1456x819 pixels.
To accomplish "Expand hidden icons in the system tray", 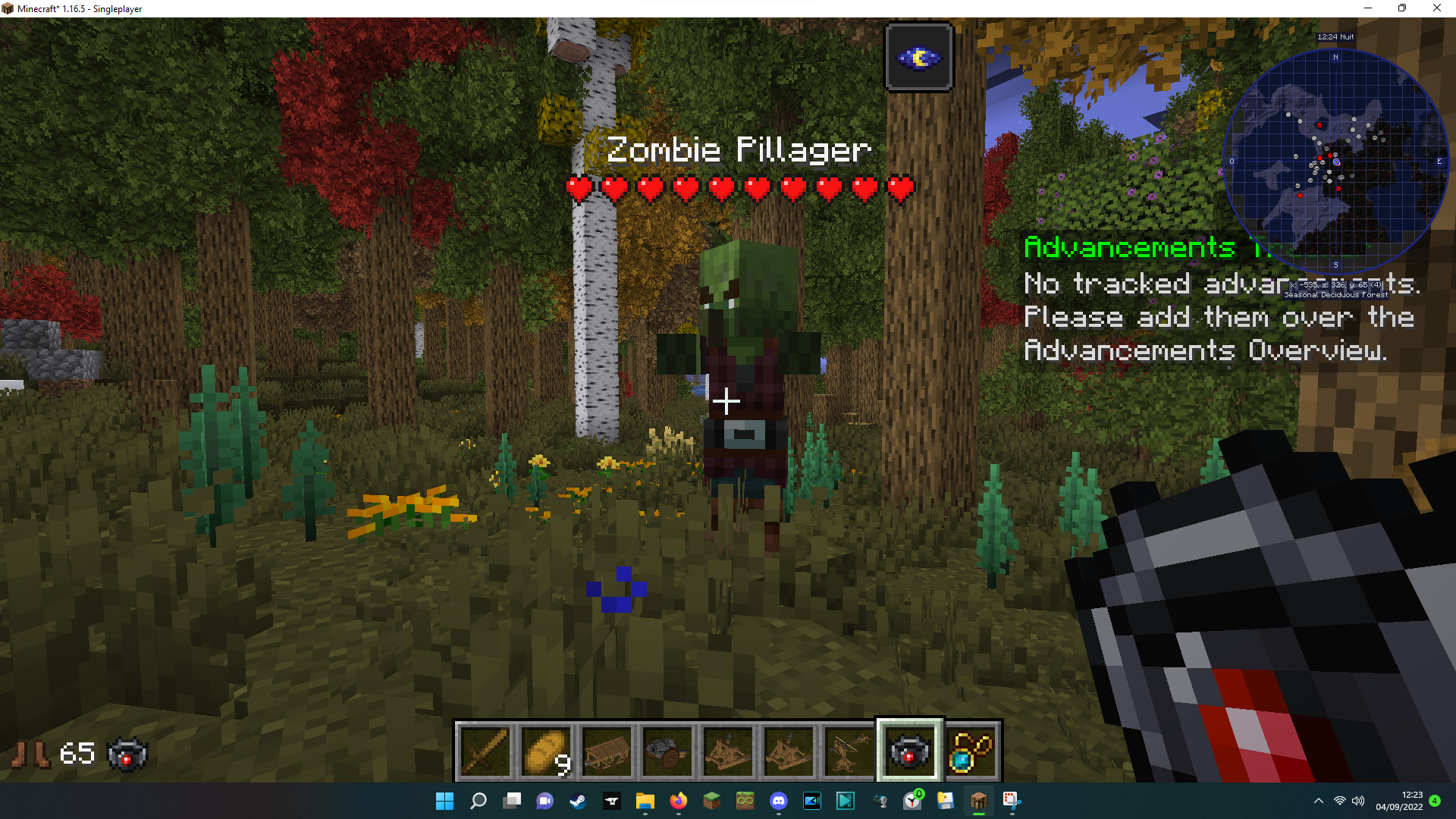I will pyautogui.click(x=1318, y=801).
